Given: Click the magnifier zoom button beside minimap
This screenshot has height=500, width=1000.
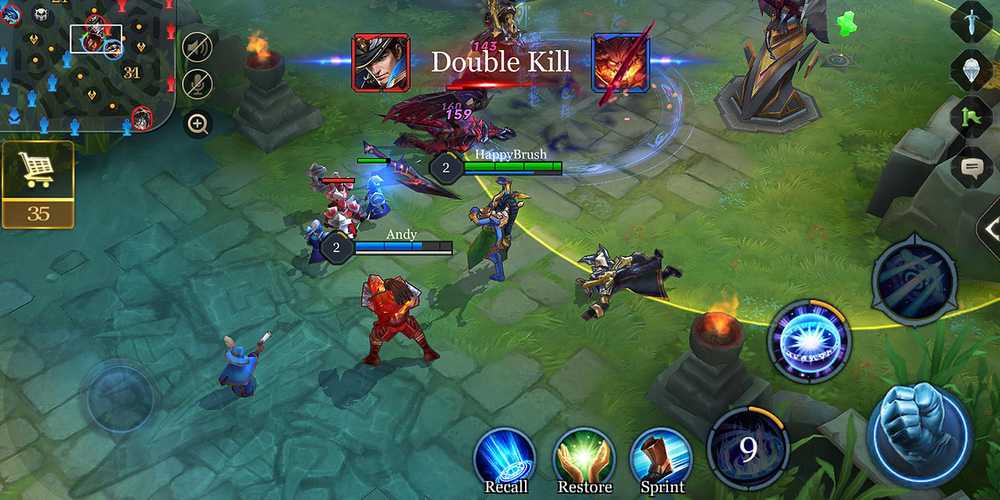Looking at the screenshot, I should tap(198, 124).
